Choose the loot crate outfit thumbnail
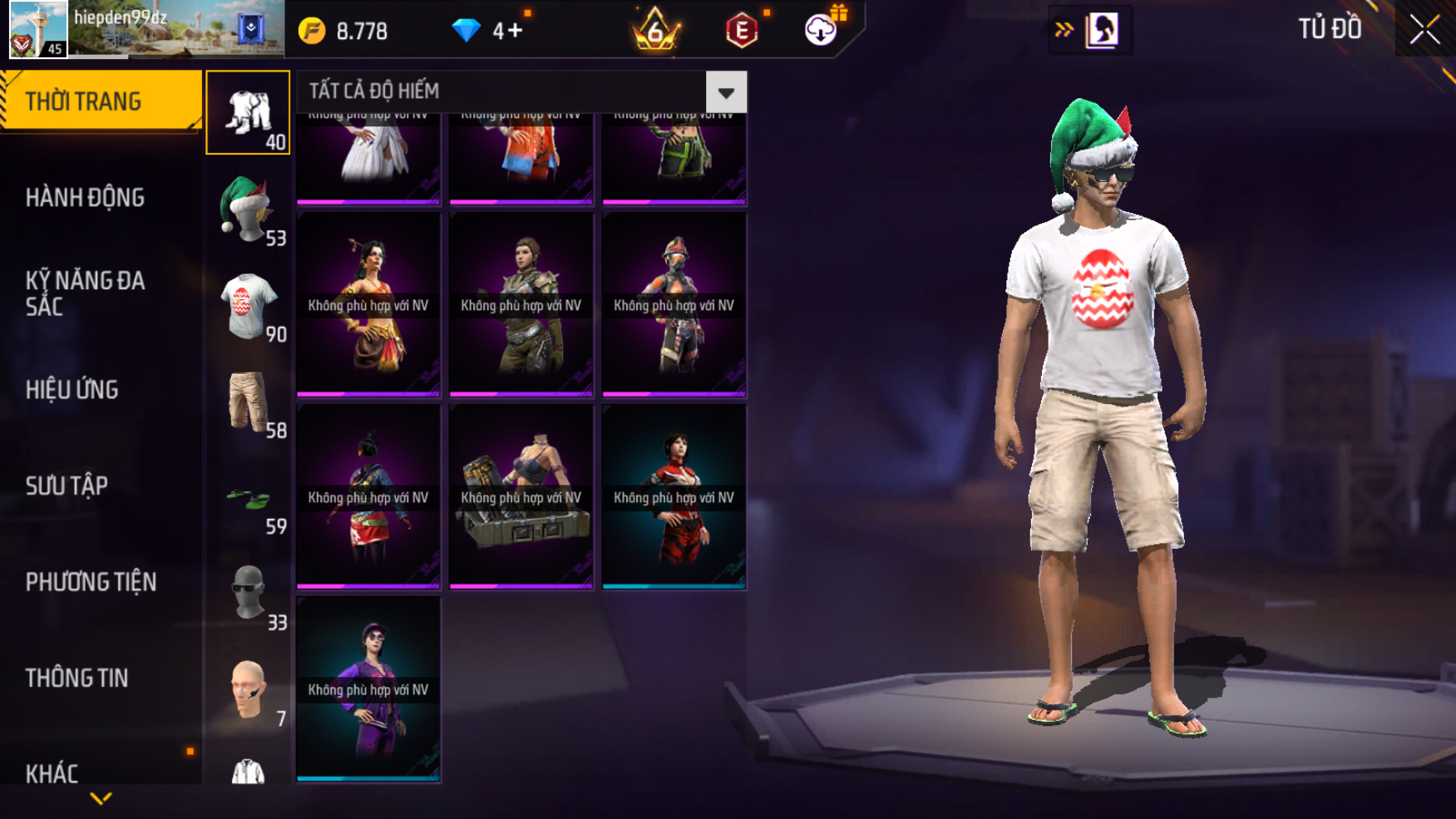The image size is (1456, 819). click(521, 497)
